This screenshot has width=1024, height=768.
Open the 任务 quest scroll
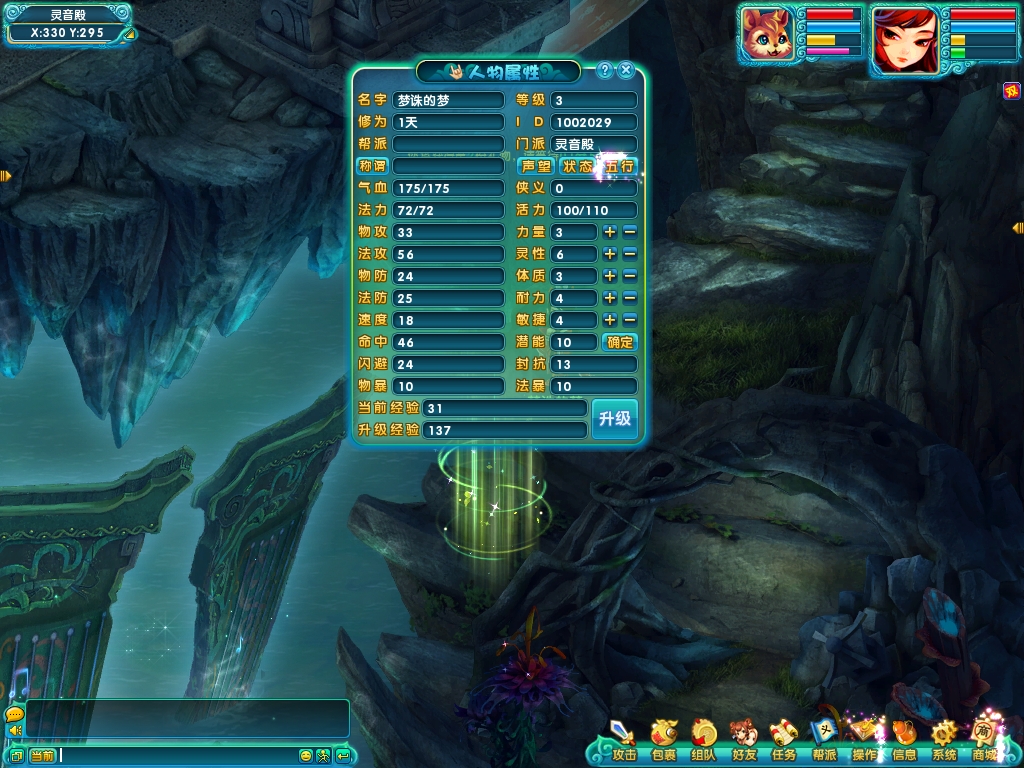[x=783, y=740]
